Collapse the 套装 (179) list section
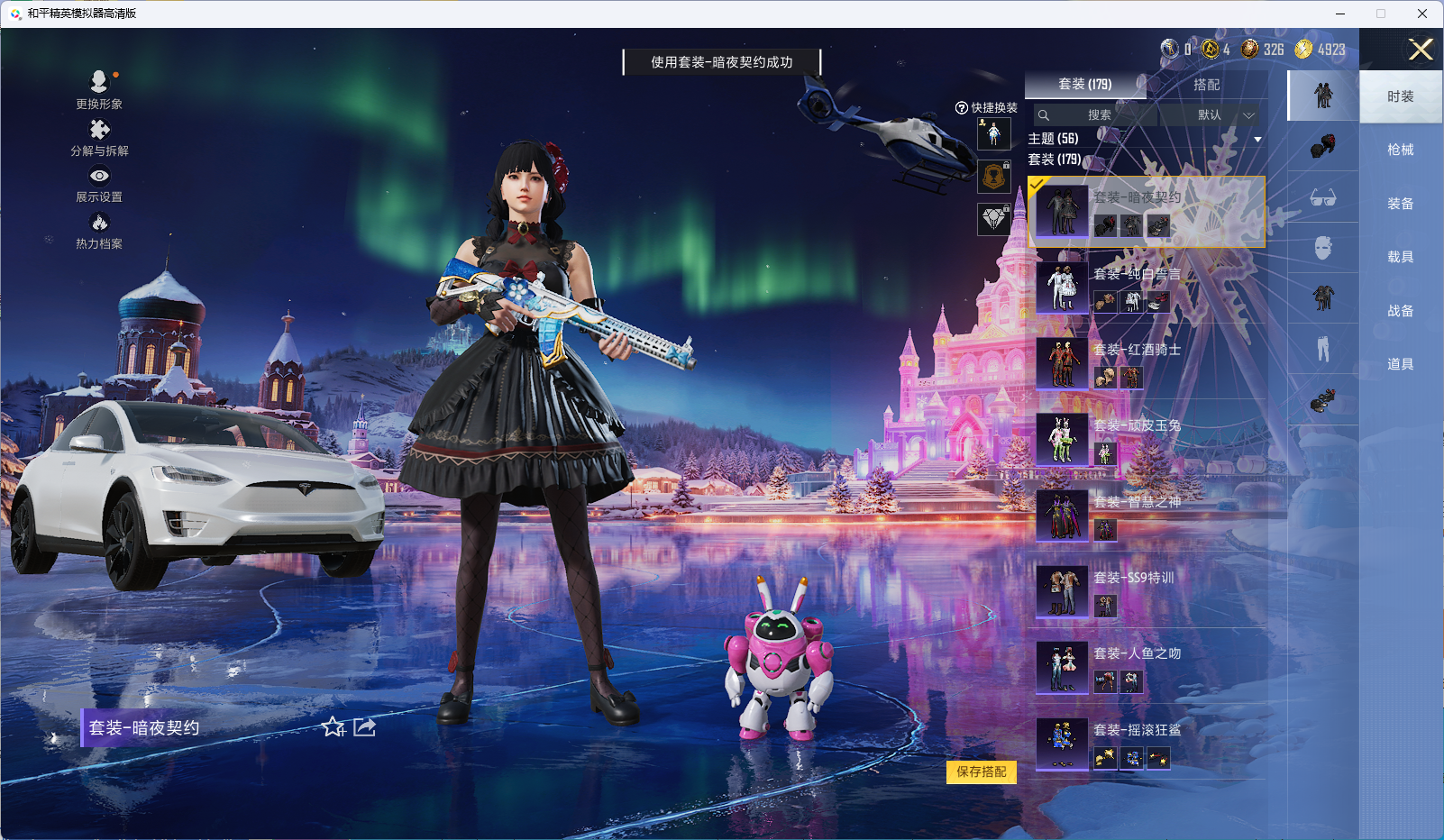The width and height of the screenshot is (1444, 840). pyautogui.click(x=1055, y=160)
